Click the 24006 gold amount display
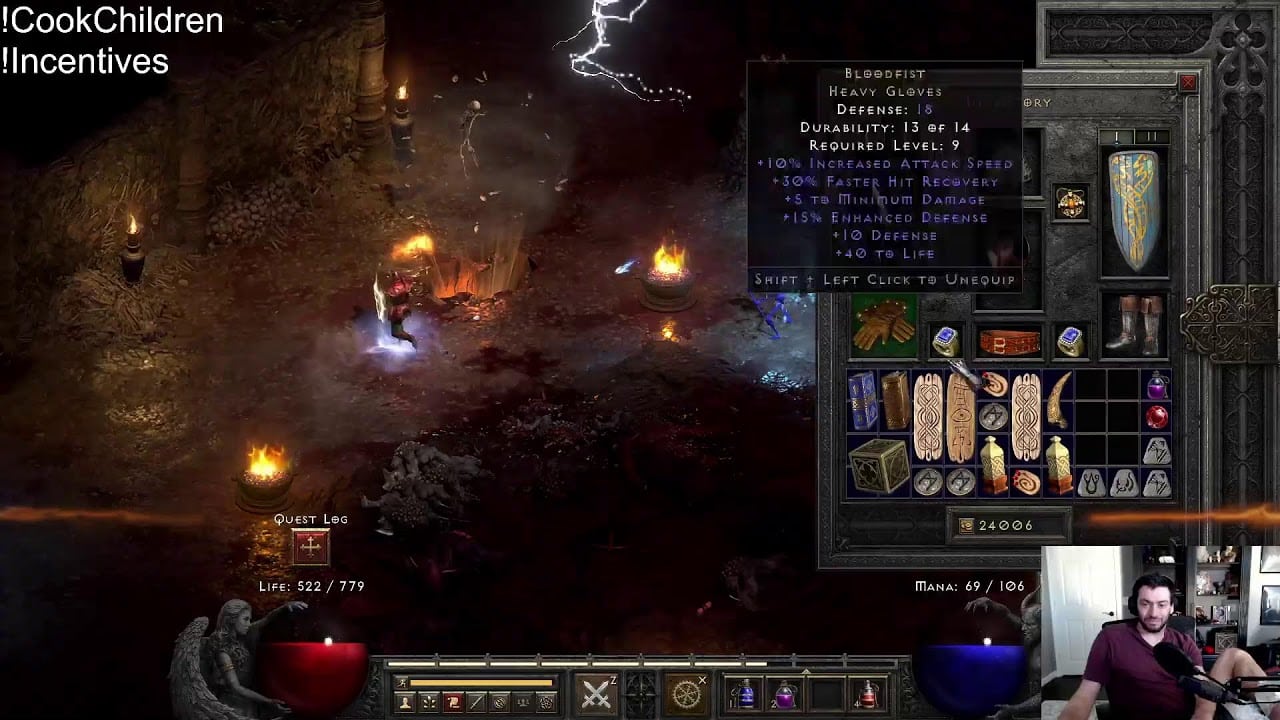Image resolution: width=1280 pixels, height=720 pixels. pyautogui.click(x=1005, y=525)
